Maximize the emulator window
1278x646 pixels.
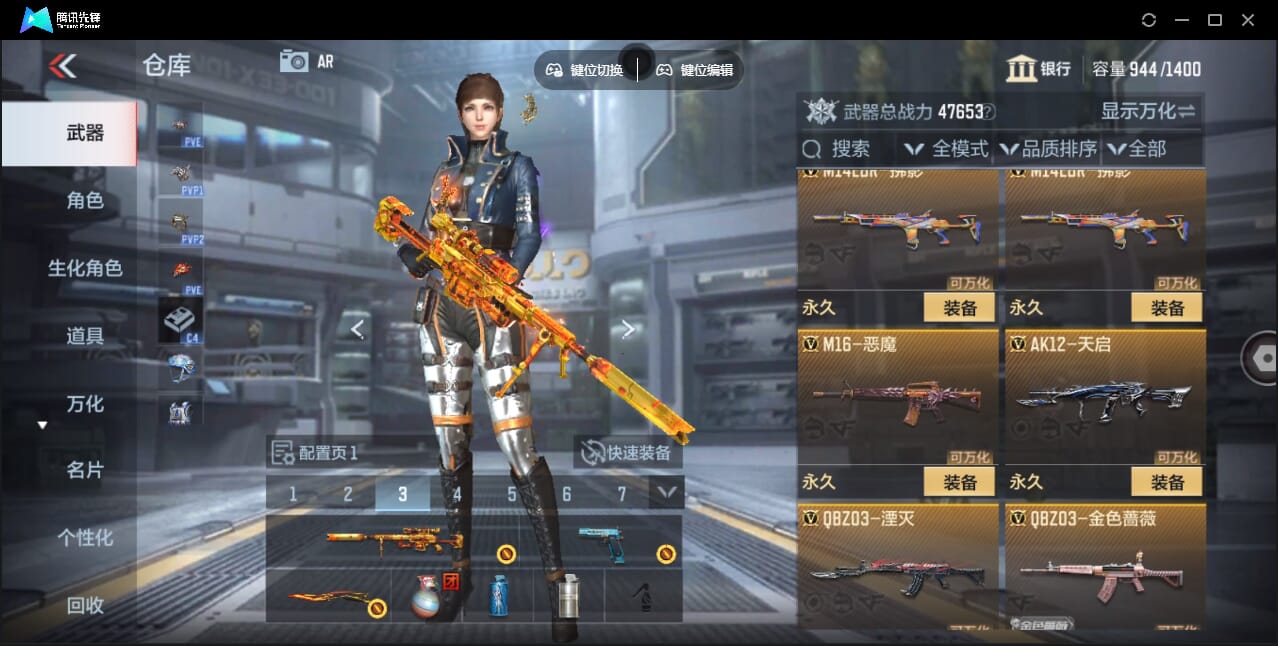[x=1215, y=20]
